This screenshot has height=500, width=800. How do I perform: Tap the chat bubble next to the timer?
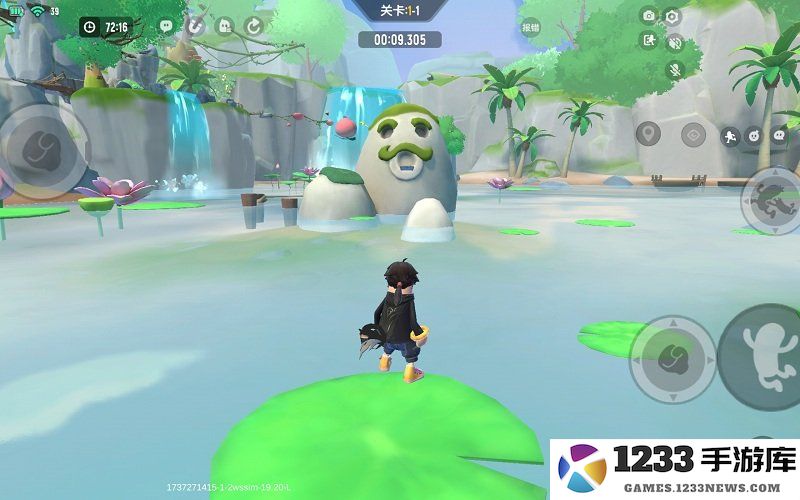click(x=165, y=26)
